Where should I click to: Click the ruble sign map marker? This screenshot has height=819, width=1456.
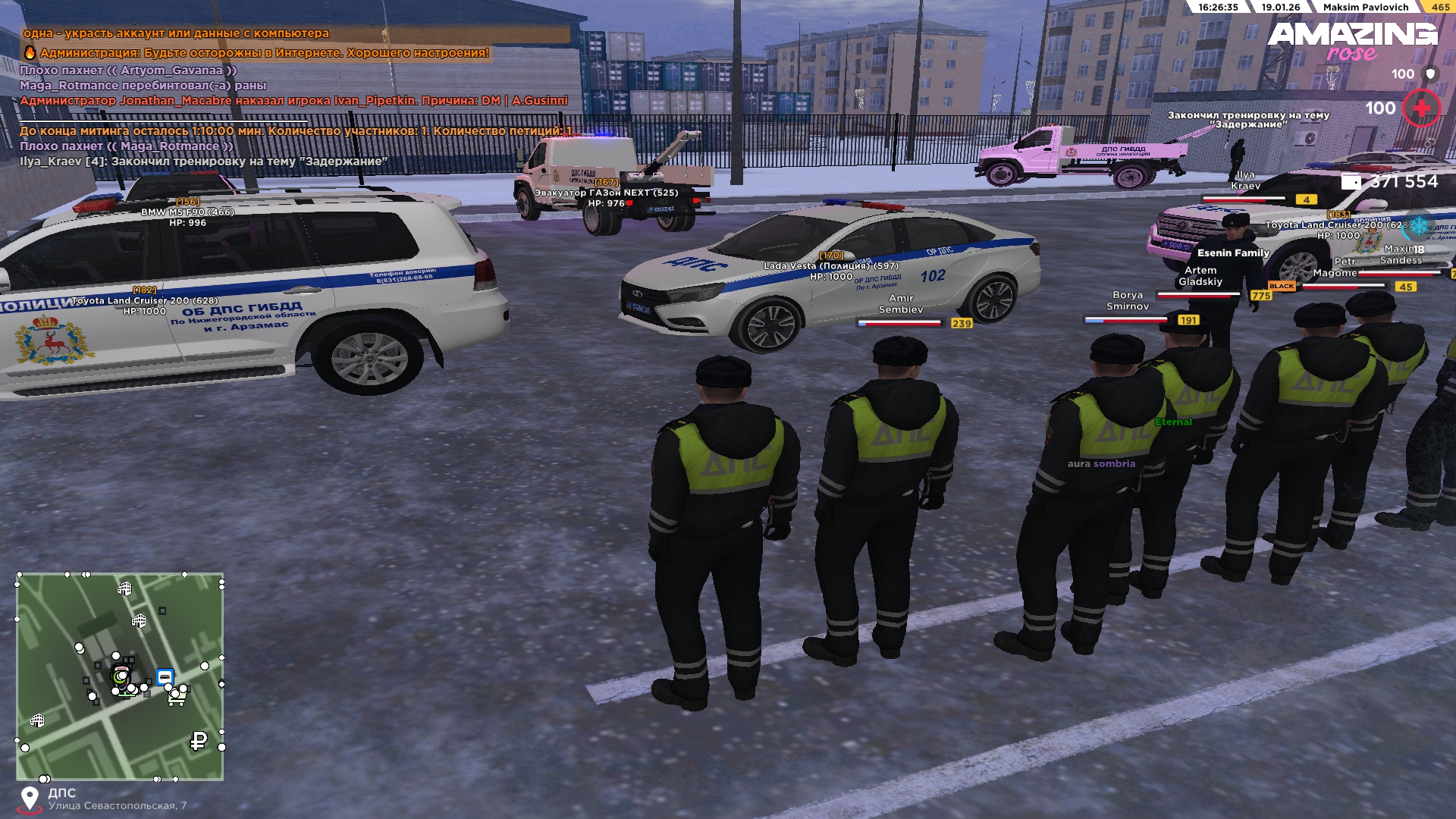point(199,741)
